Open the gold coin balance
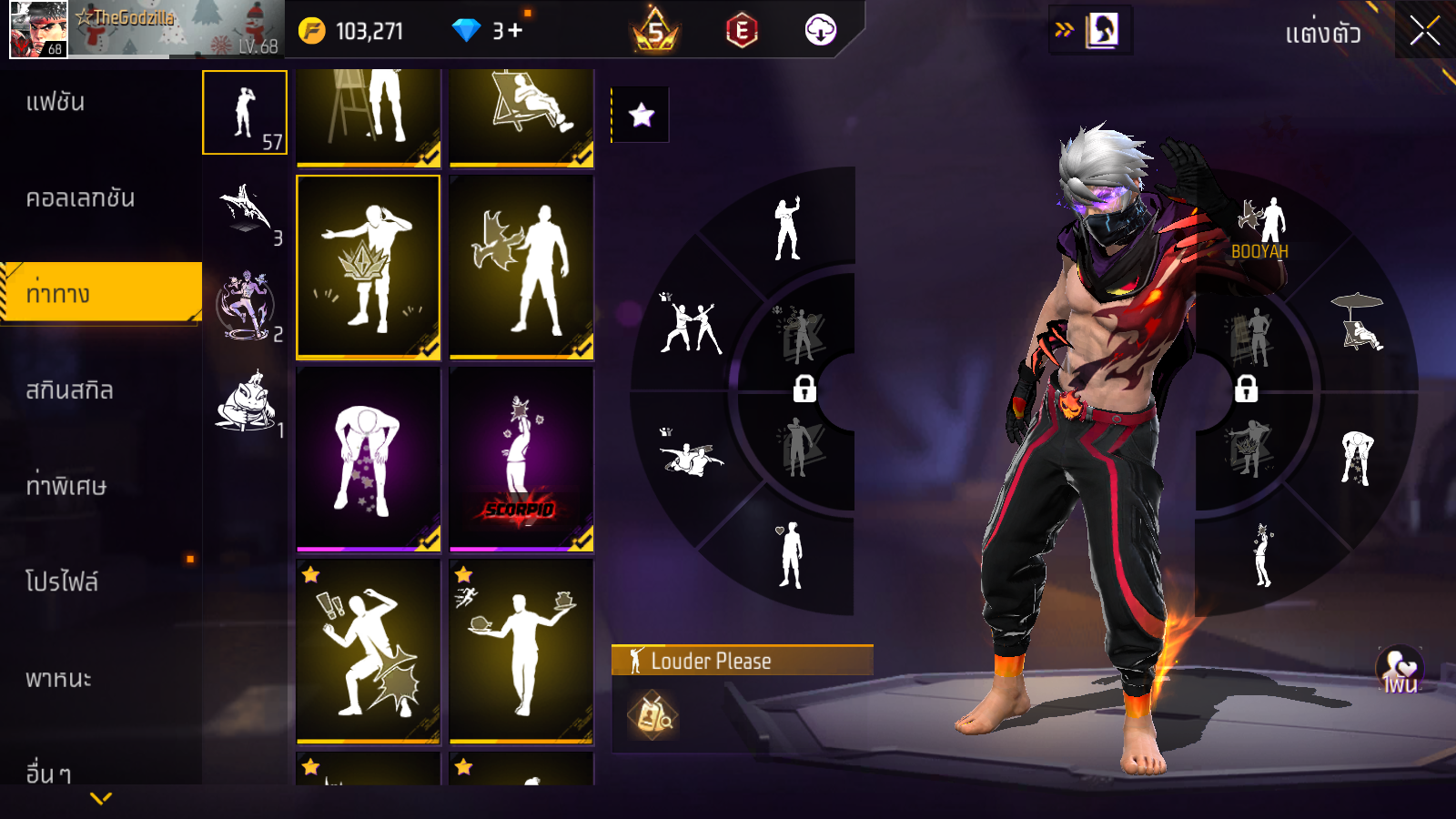Viewport: 1456px width, 819px height. 352,31
